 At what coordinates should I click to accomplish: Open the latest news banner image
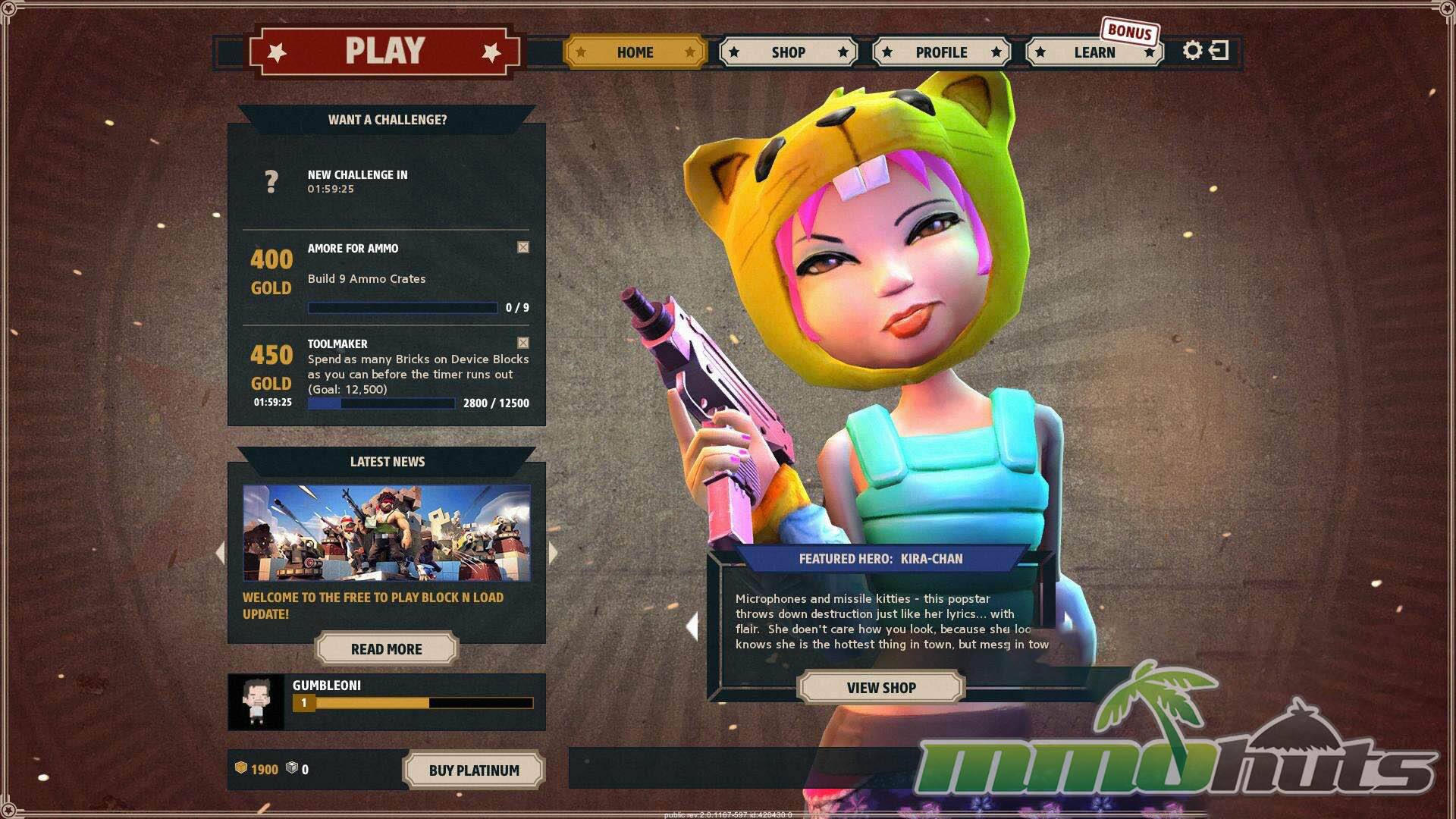386,533
